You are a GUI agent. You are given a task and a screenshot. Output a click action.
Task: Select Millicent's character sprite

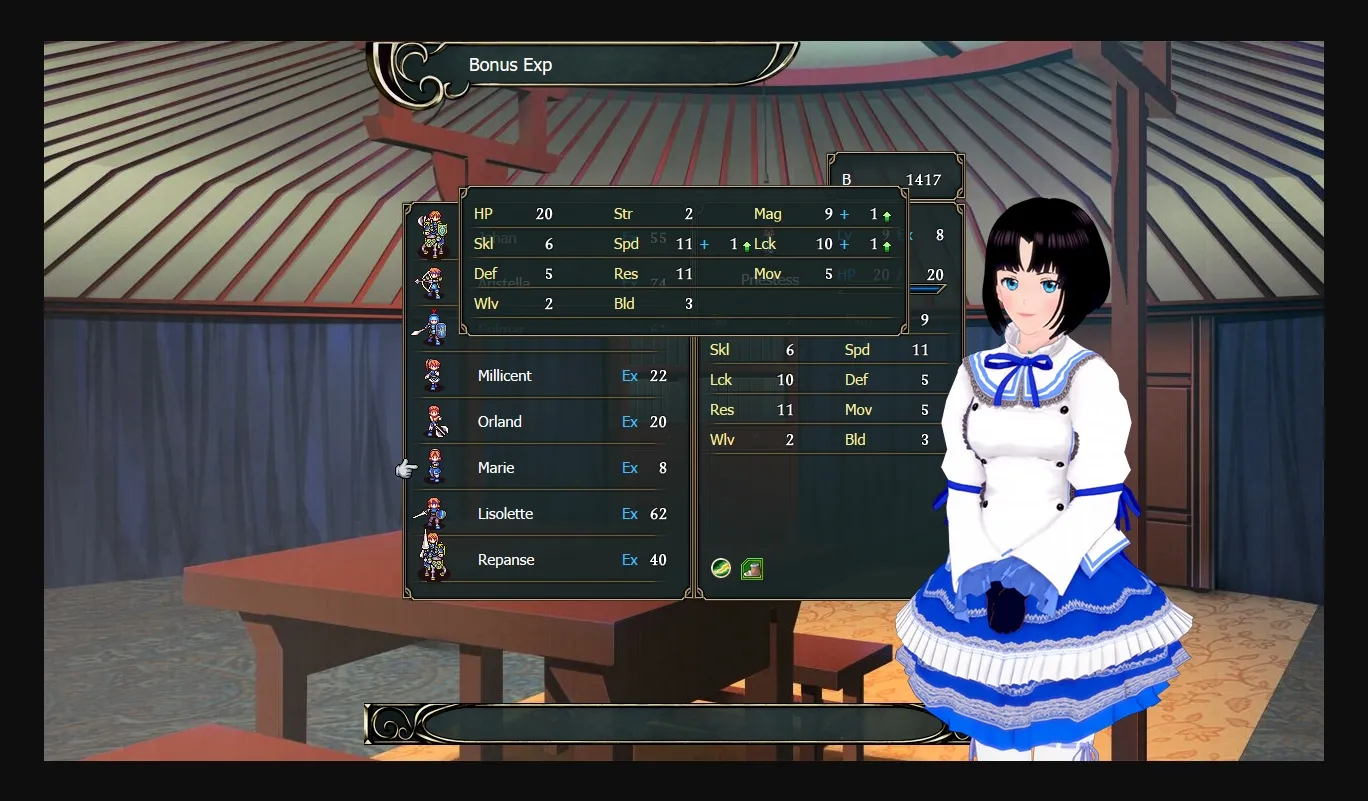click(x=433, y=375)
